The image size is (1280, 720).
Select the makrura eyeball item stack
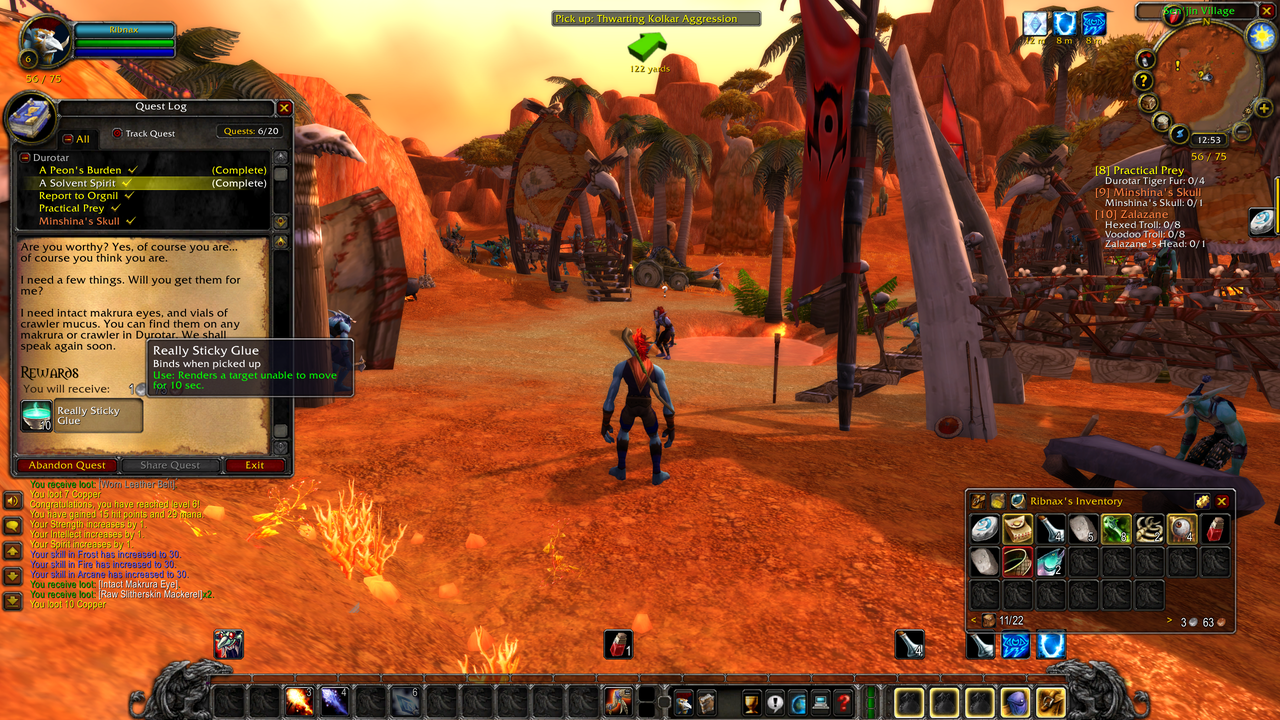pos(1182,529)
